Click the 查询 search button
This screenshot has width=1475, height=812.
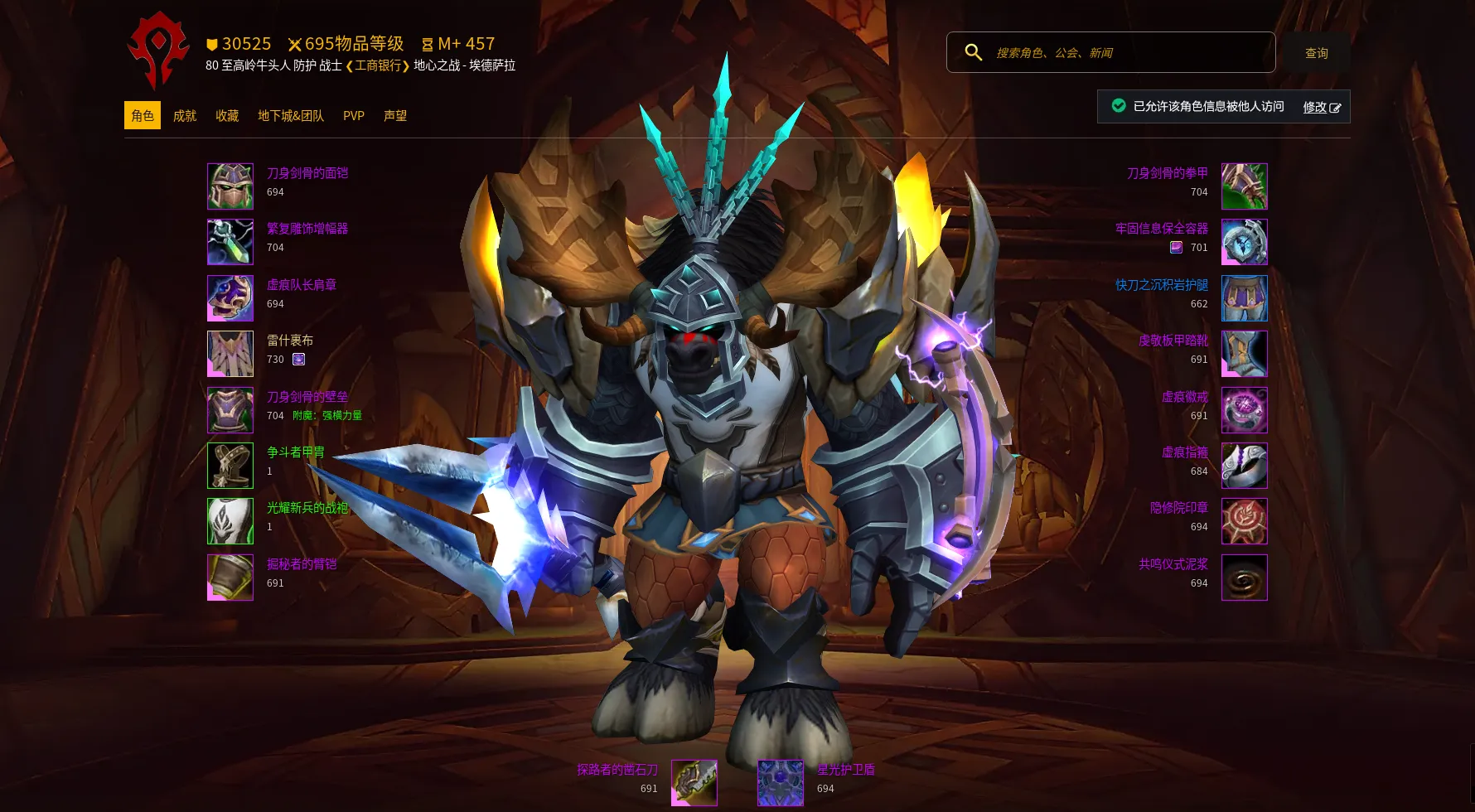(1316, 53)
